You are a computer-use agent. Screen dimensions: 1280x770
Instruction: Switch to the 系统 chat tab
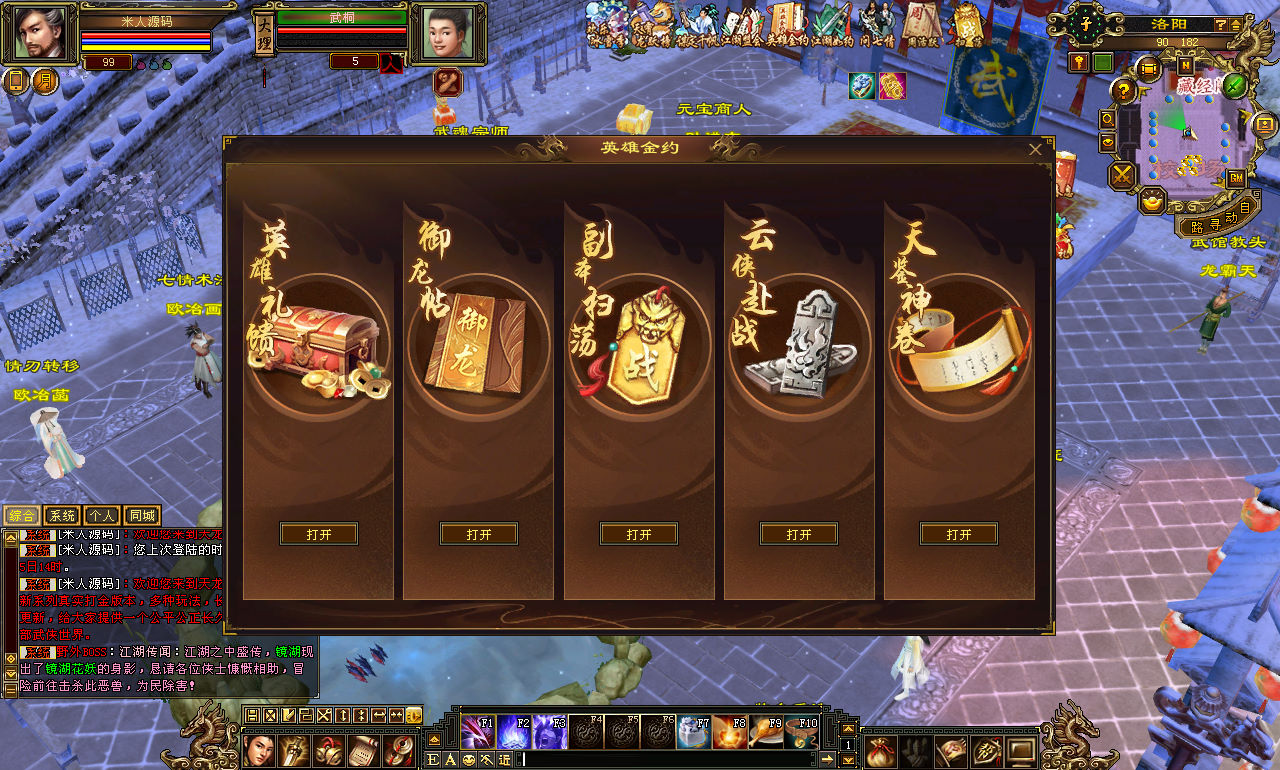click(62, 516)
